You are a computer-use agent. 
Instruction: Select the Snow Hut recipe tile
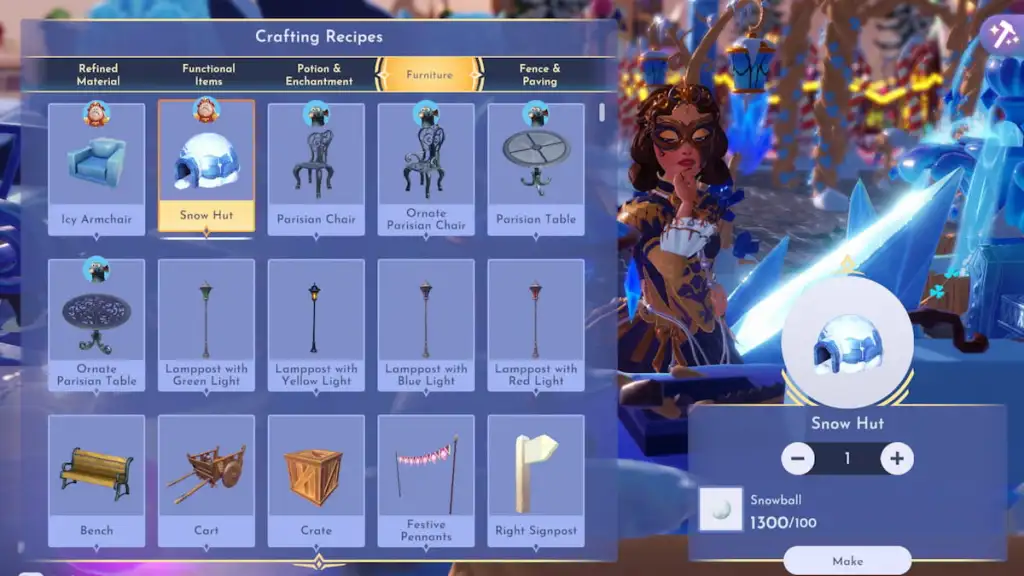207,168
